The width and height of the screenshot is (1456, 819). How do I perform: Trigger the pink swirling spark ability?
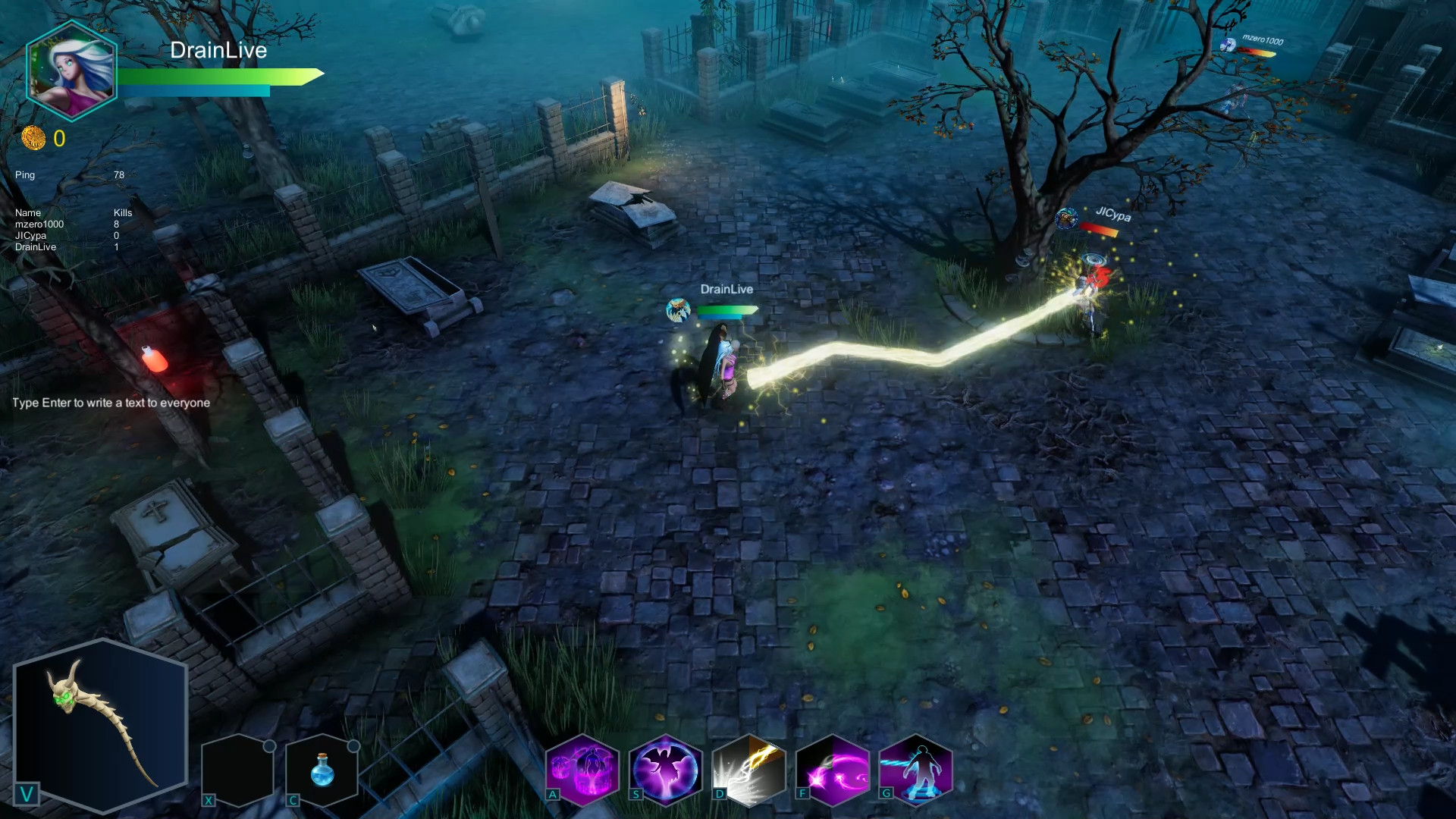click(833, 769)
